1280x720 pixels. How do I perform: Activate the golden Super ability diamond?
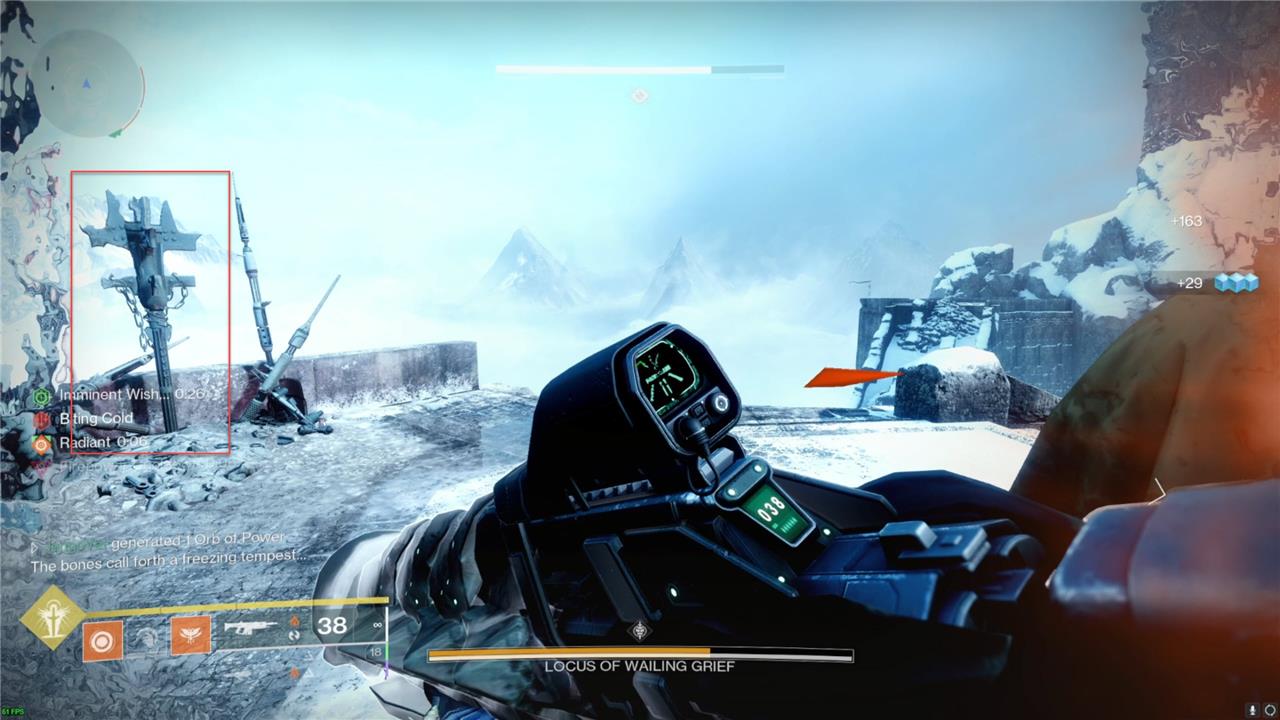(x=51, y=616)
